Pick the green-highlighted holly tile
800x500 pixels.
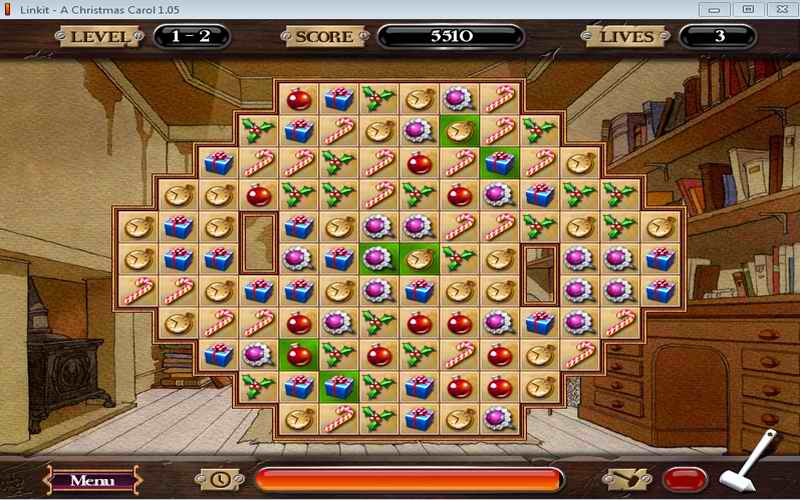tap(338, 354)
